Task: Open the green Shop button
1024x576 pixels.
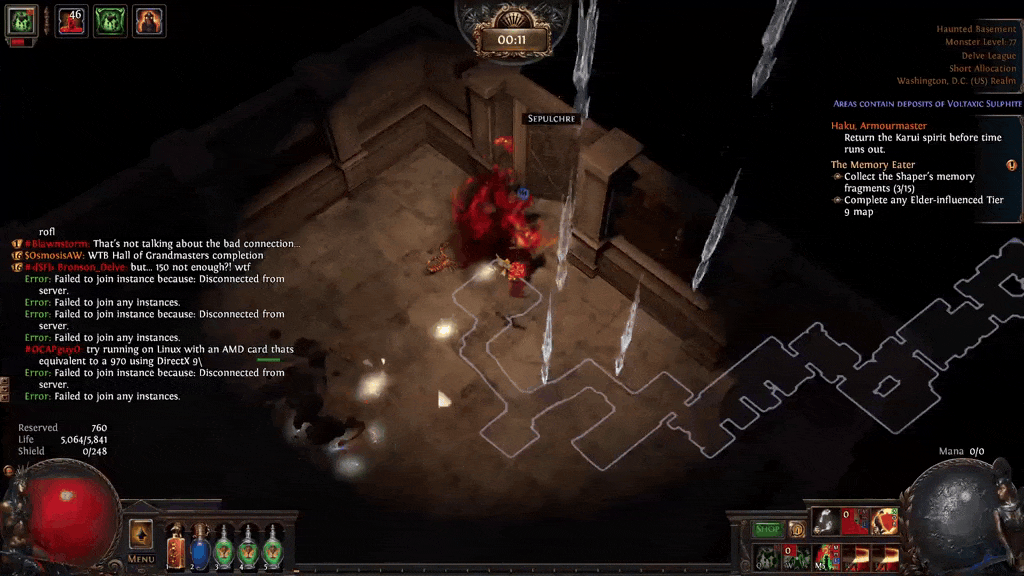Action: 768,529
